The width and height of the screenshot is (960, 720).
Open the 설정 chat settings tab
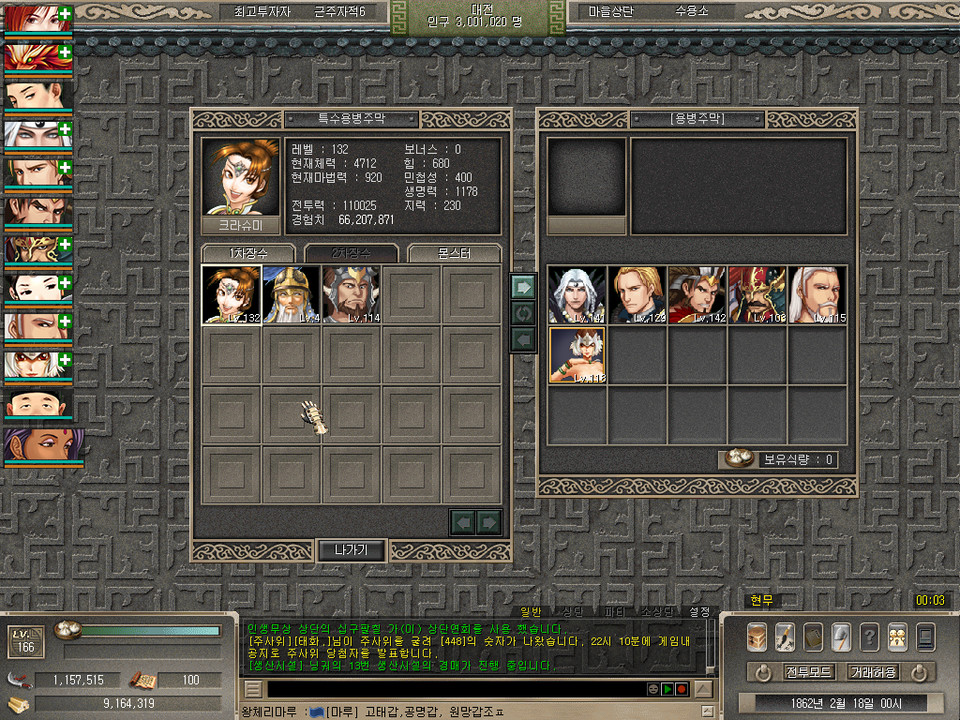(699, 611)
